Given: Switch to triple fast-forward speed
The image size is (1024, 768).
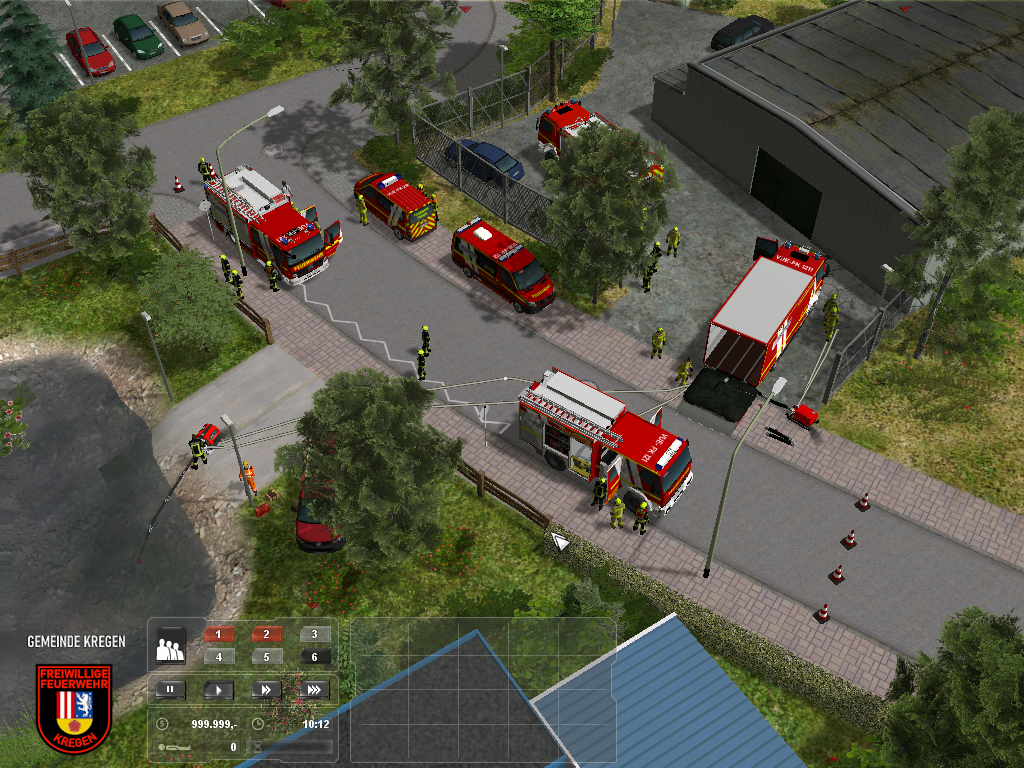Looking at the screenshot, I should pos(313,689).
